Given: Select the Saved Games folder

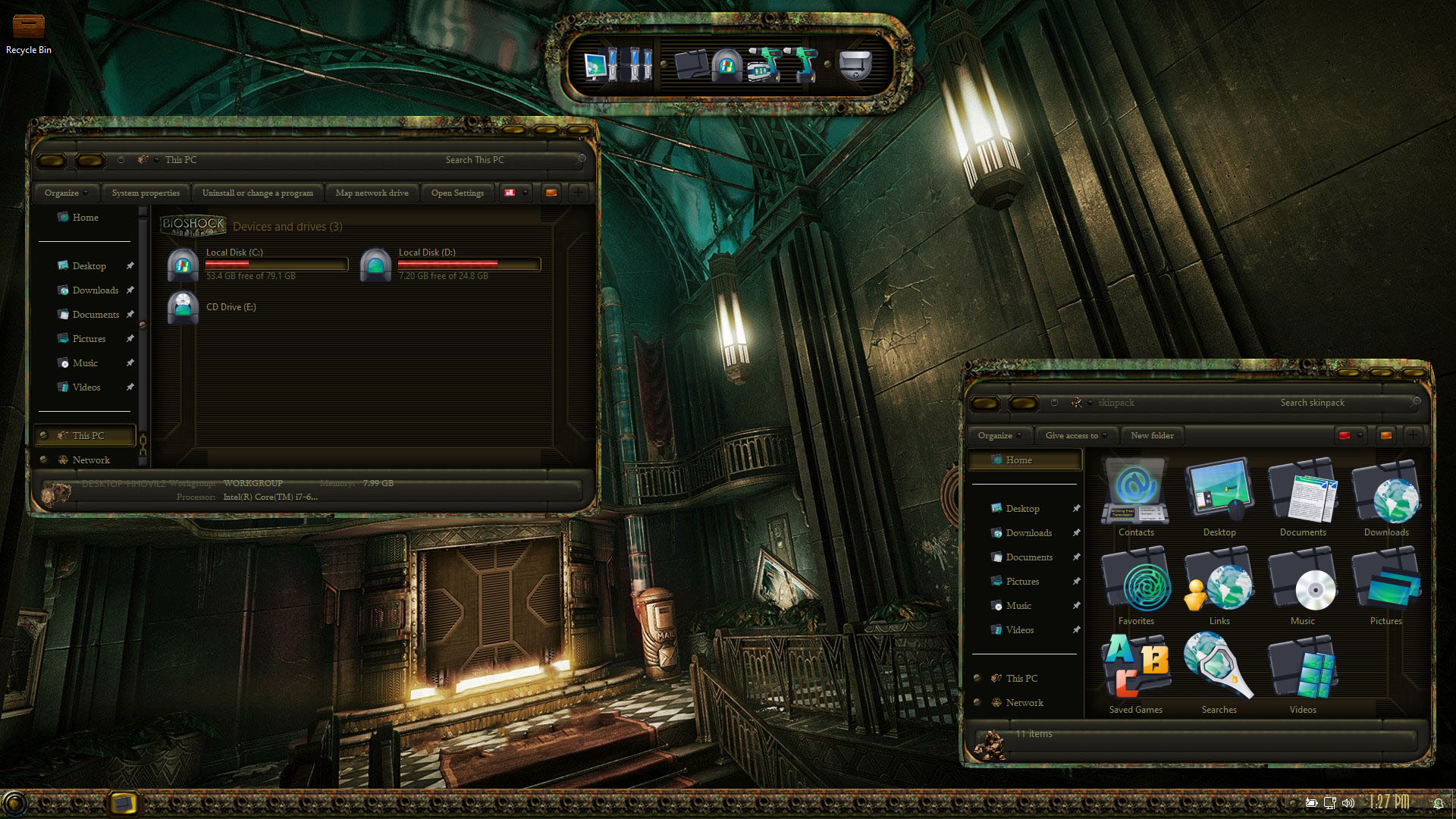Looking at the screenshot, I should [1136, 673].
